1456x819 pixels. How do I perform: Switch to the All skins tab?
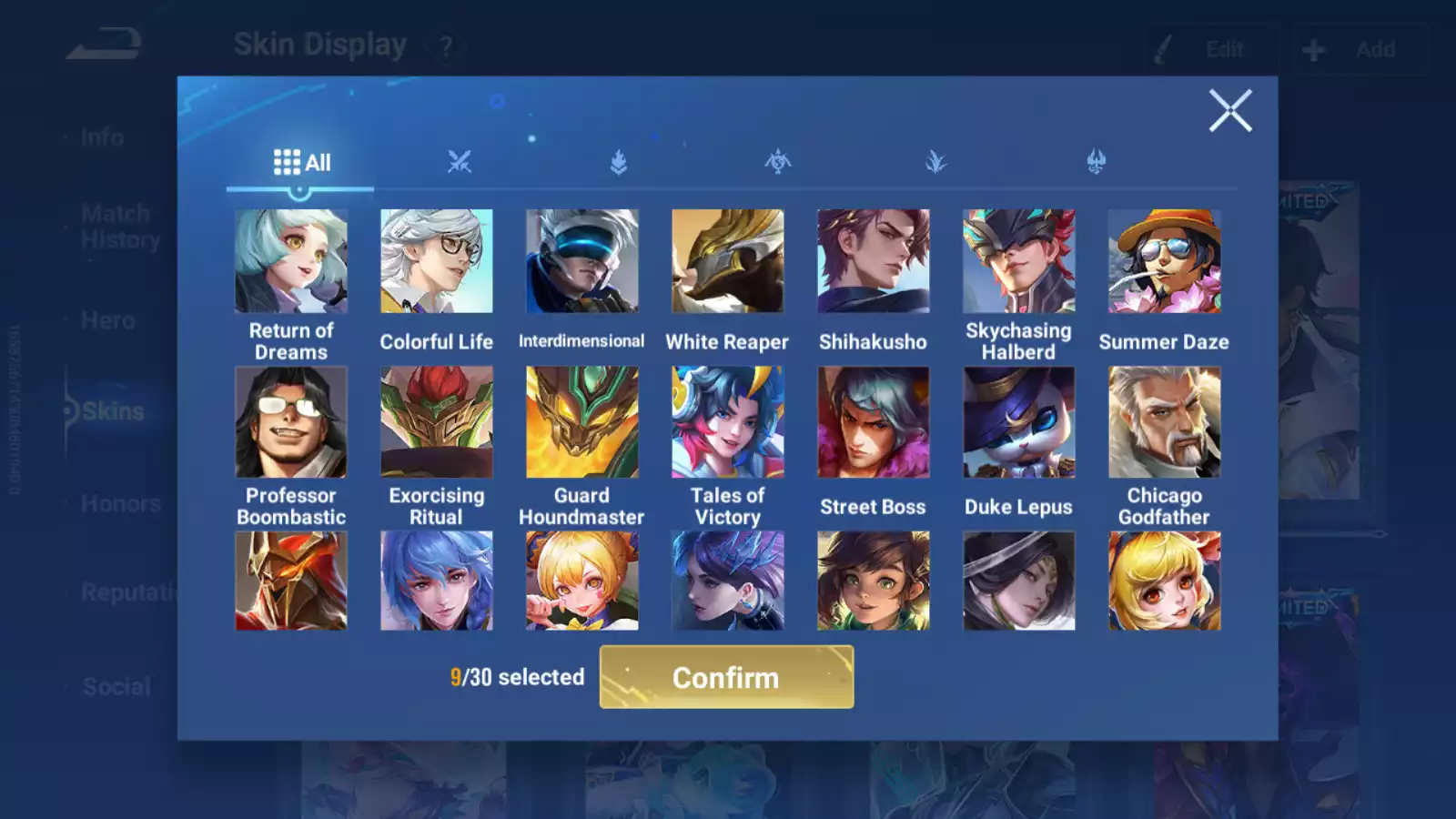click(x=301, y=163)
